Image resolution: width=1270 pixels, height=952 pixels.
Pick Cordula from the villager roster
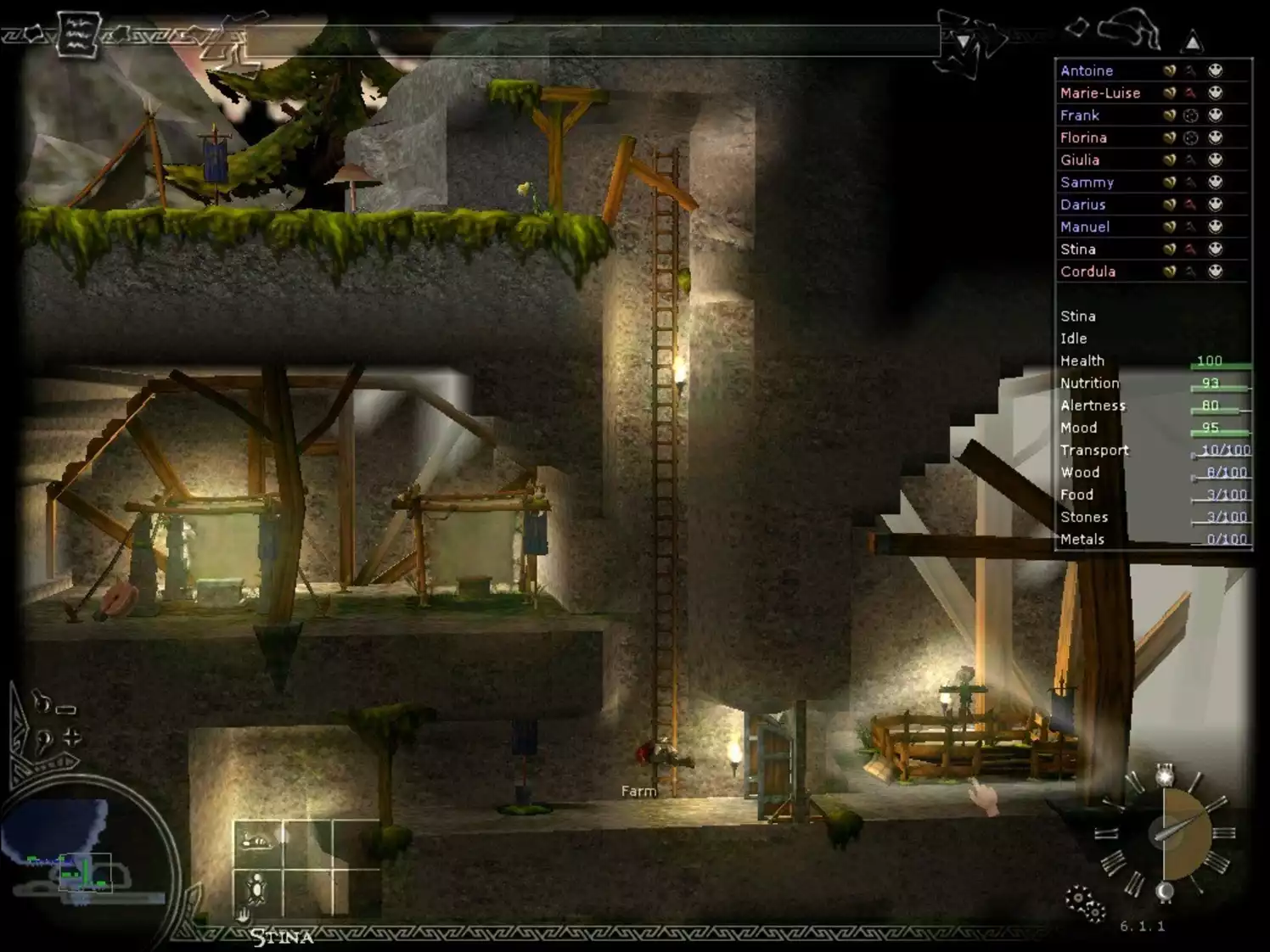point(1087,272)
